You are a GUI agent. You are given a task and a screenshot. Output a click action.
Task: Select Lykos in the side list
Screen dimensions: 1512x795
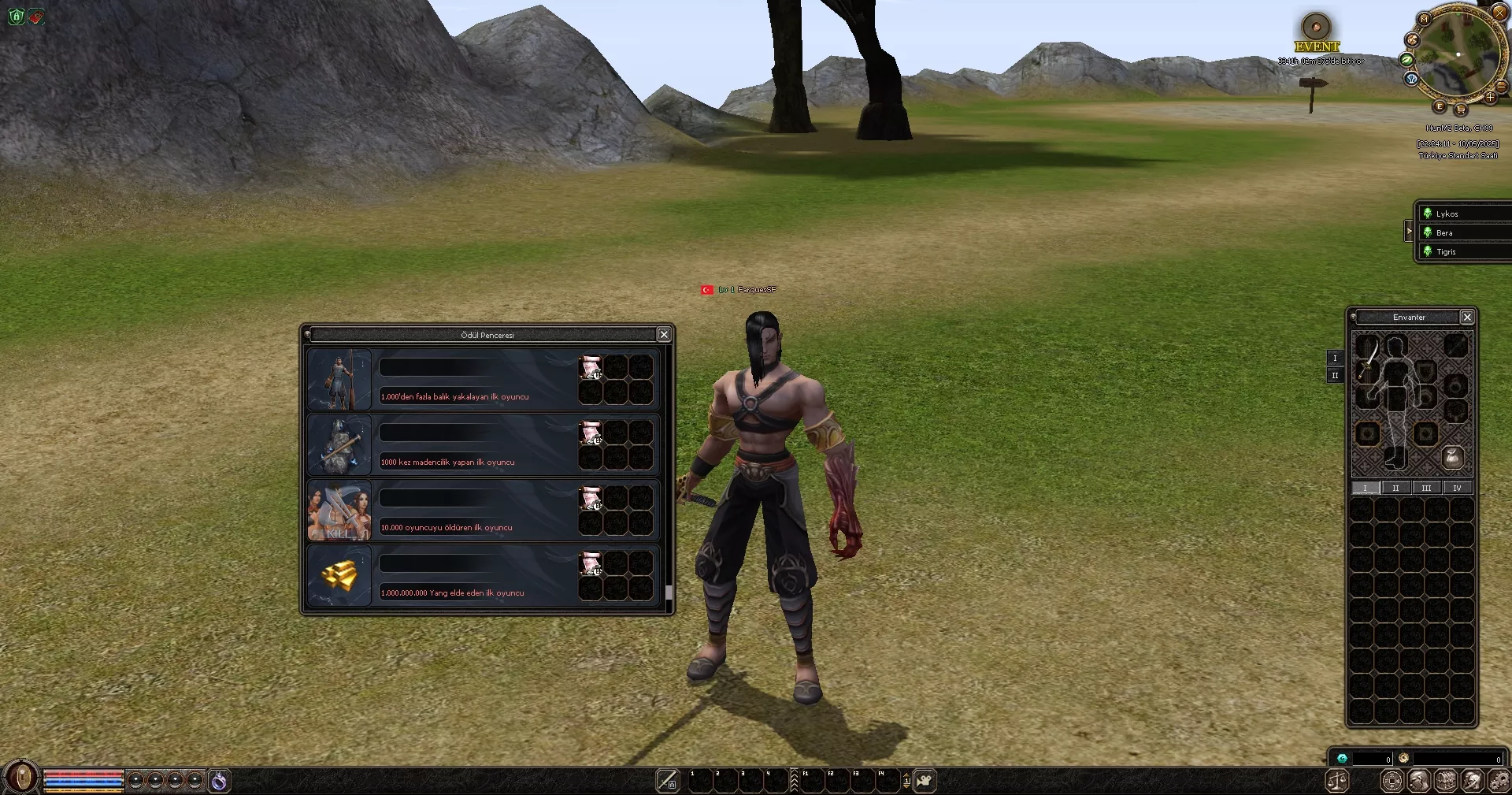coord(1447,214)
